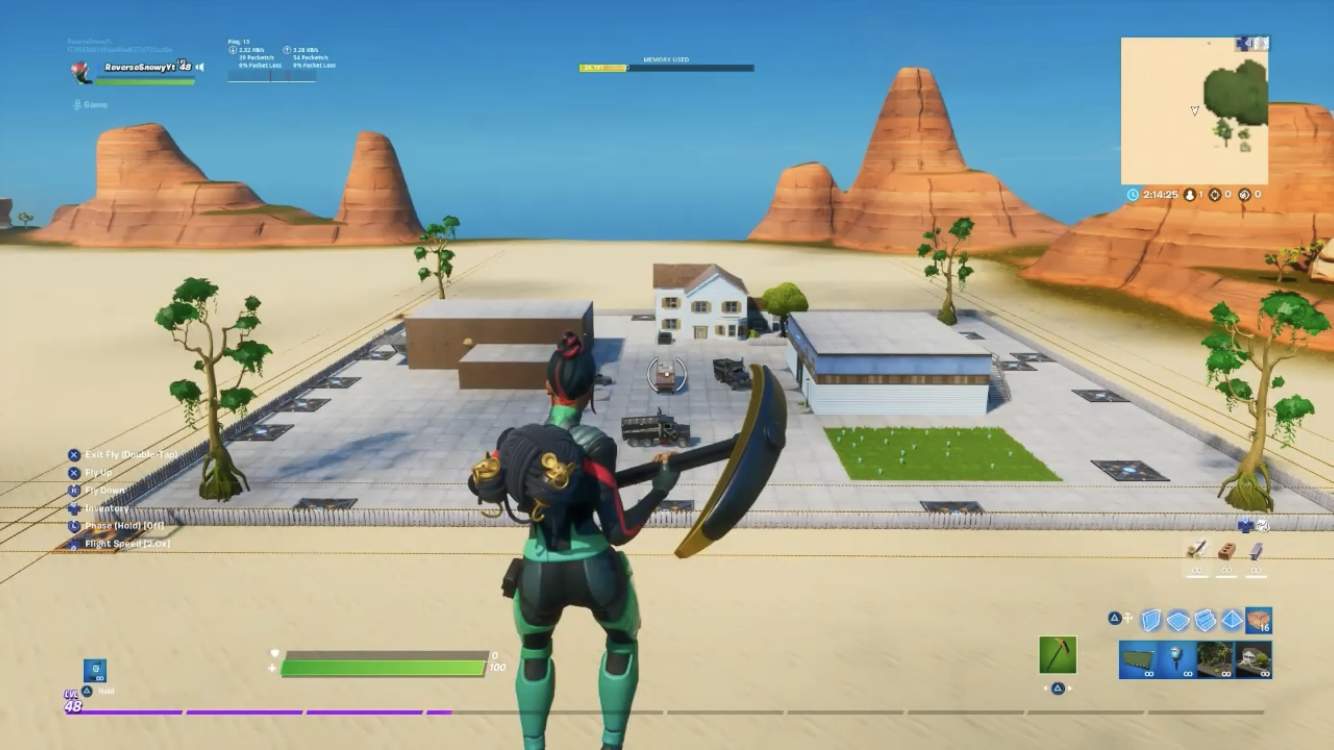
Task: Select the wall build piece
Action: coord(1152,619)
